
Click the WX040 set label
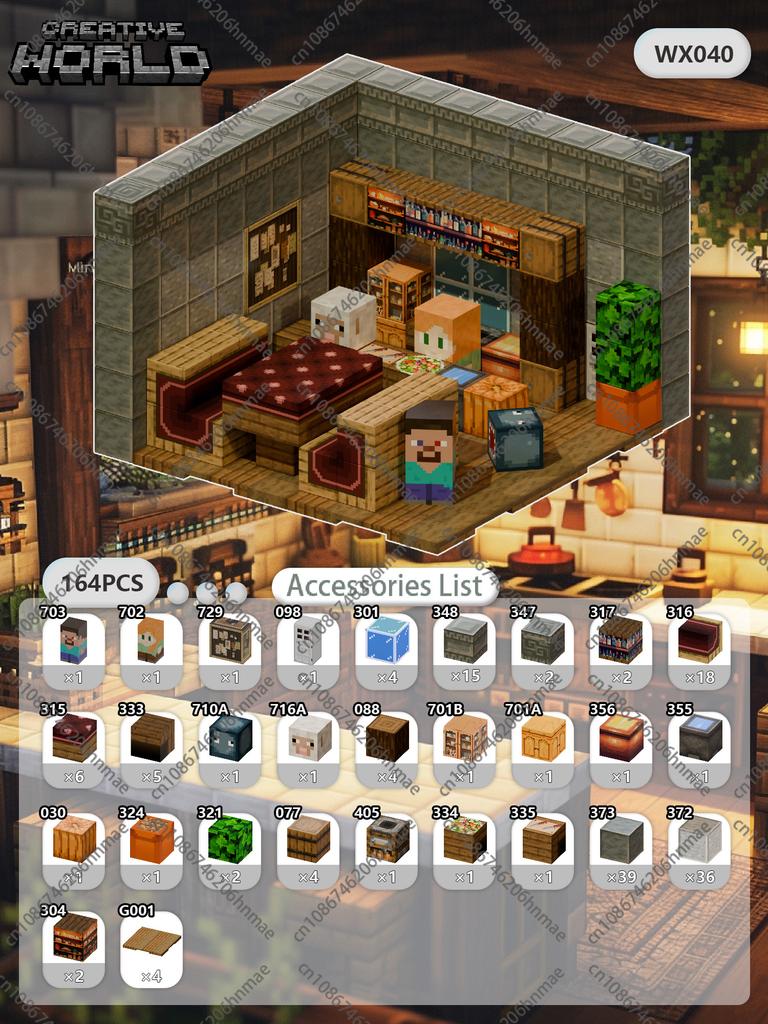click(x=692, y=54)
